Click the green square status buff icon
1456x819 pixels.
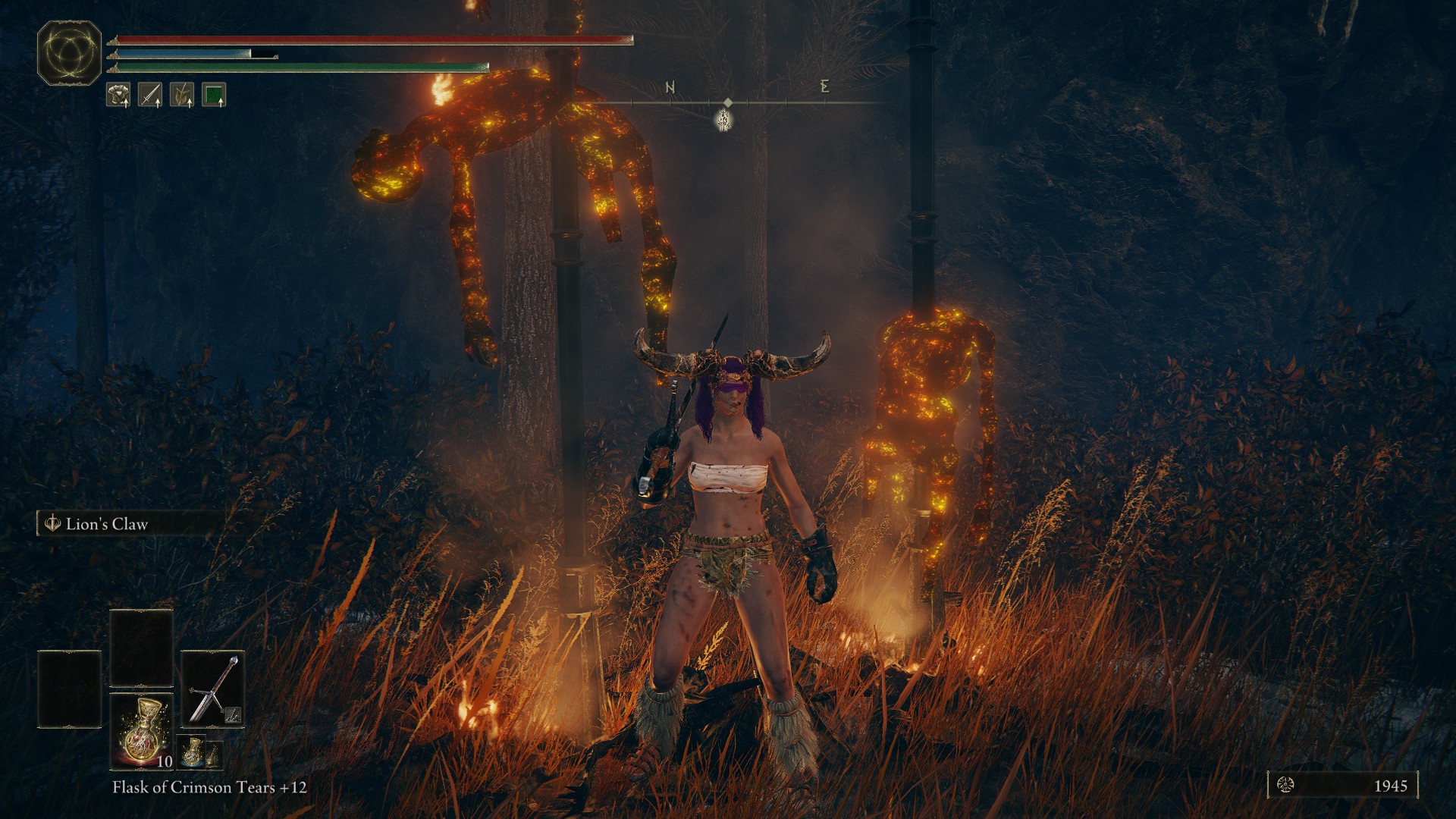(214, 95)
